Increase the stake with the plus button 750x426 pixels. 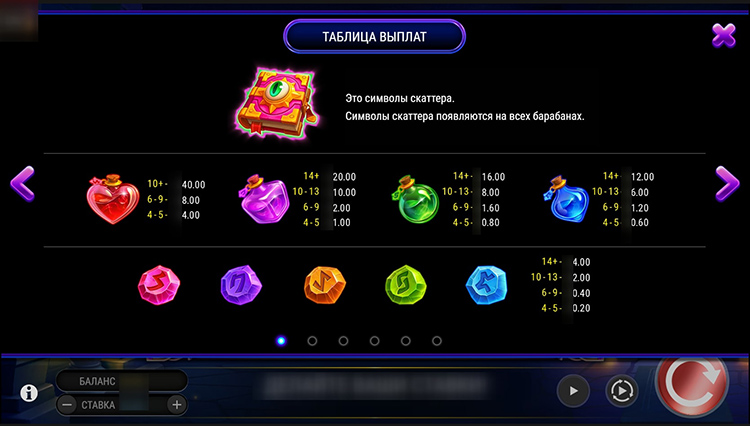(176, 405)
